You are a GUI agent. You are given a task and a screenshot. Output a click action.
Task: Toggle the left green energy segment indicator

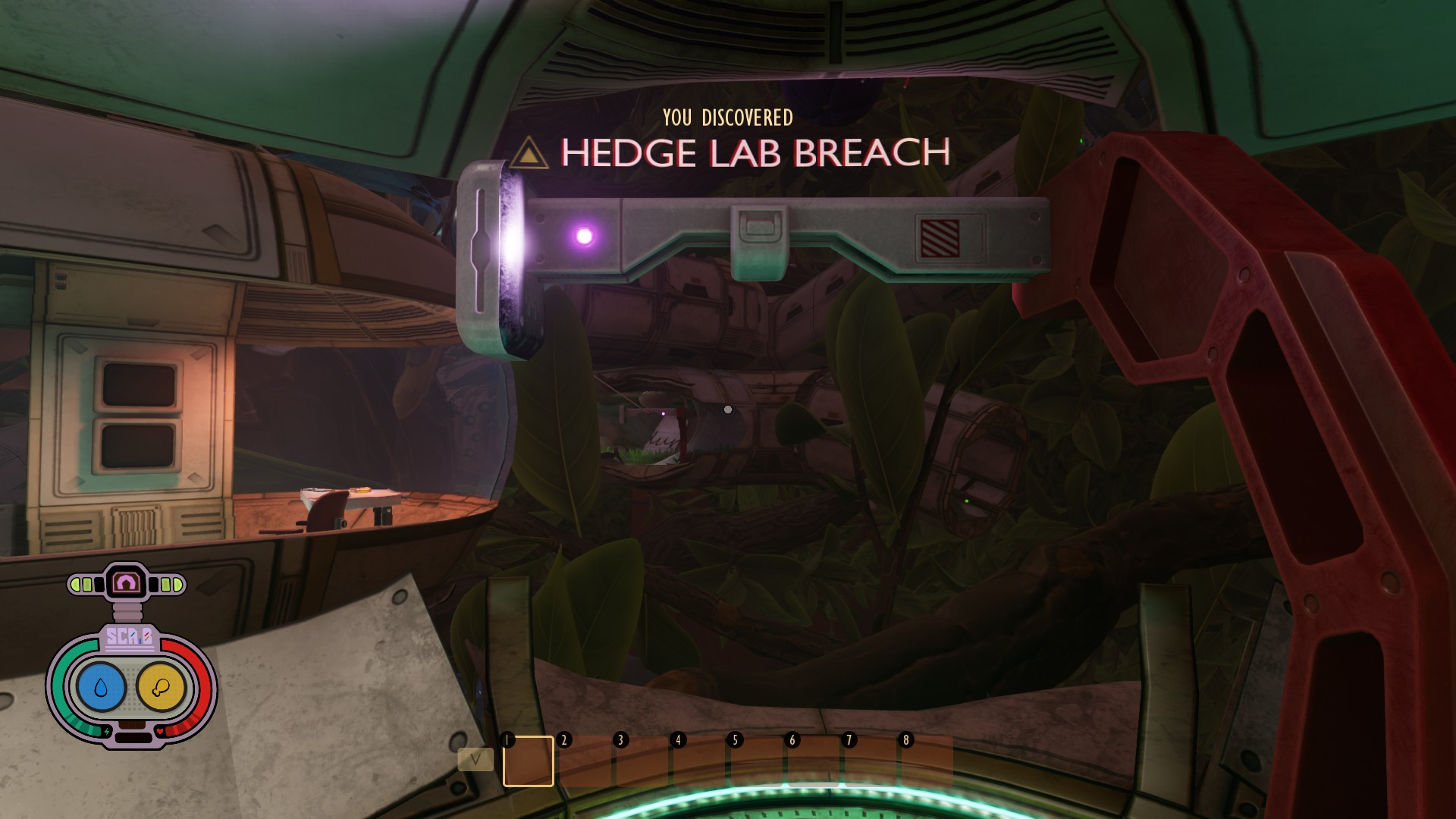(80, 584)
